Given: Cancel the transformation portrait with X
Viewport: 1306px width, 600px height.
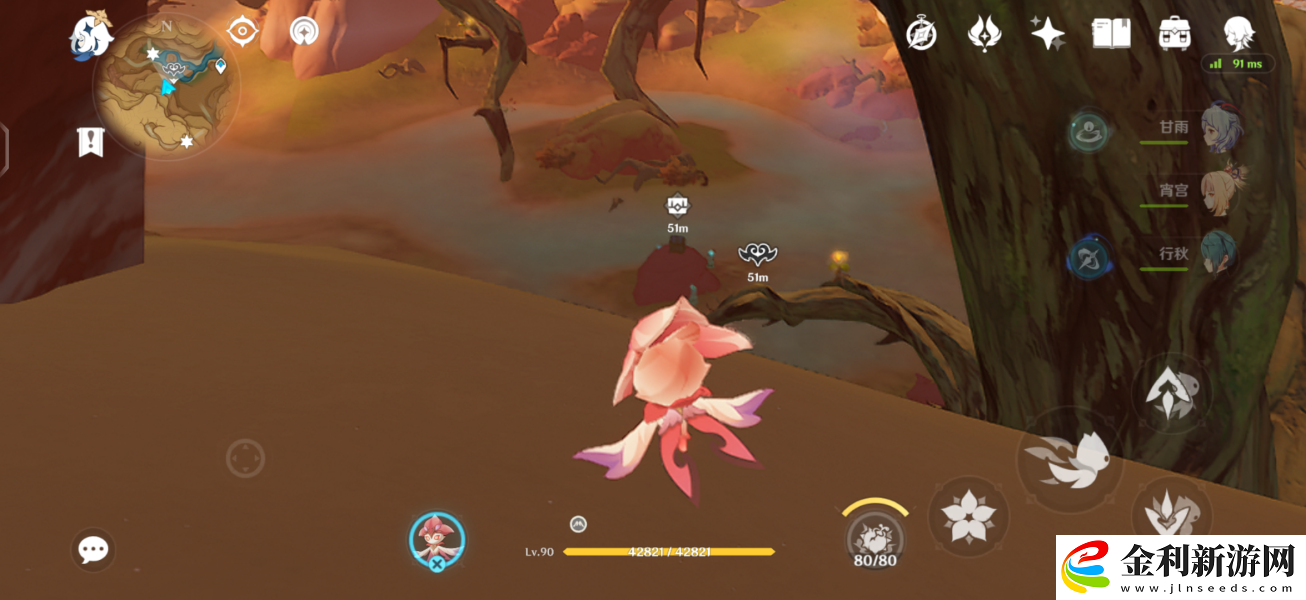Looking at the screenshot, I should click(x=437, y=541).
